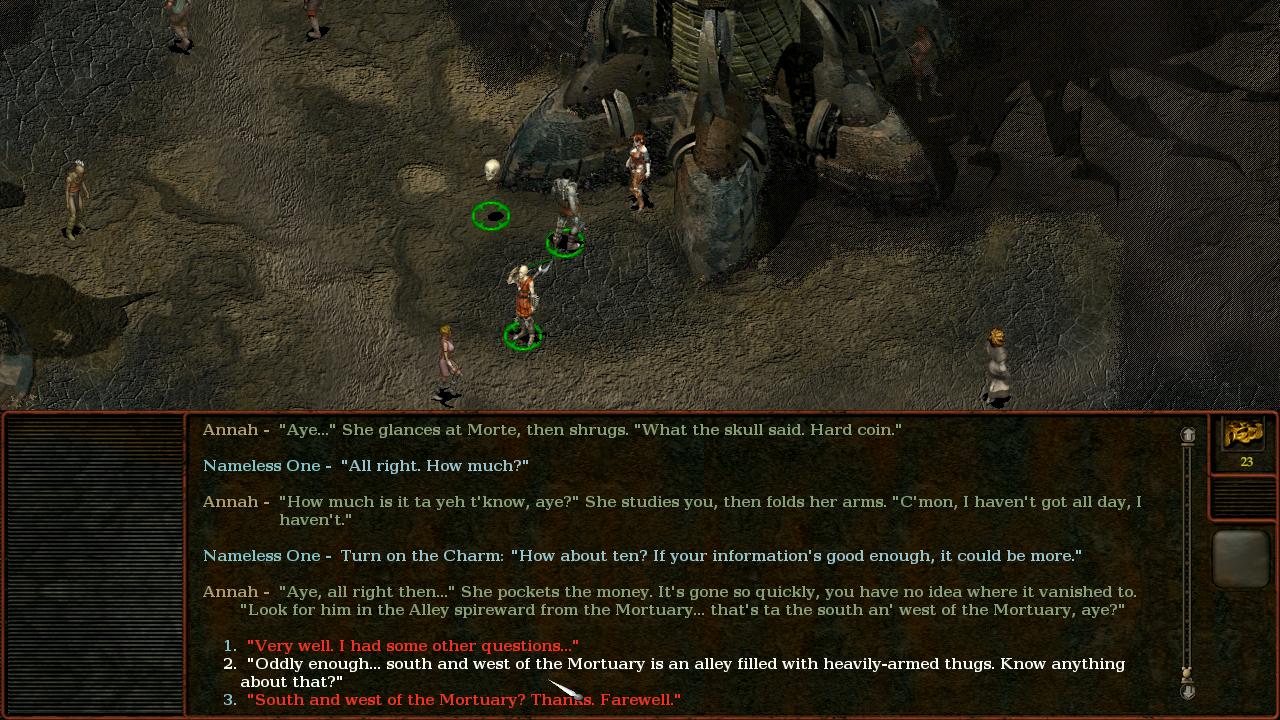Click the dialogue scrollbar track
1280x720 pixels.
click(1188, 550)
